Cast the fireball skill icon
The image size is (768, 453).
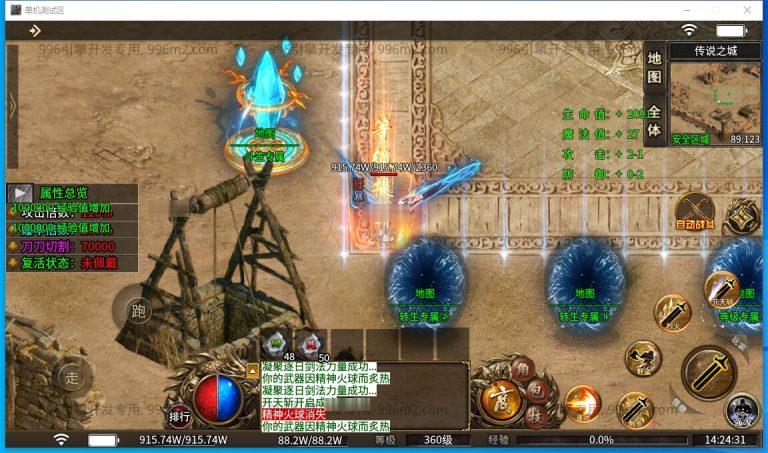[x=582, y=402]
